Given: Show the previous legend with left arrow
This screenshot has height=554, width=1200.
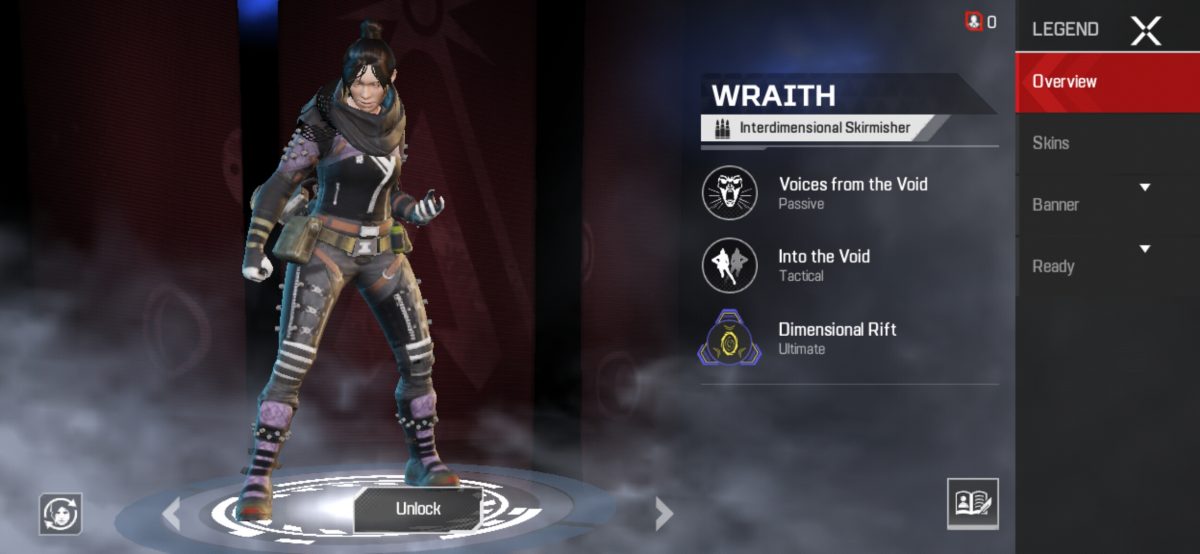Looking at the screenshot, I should [x=172, y=514].
